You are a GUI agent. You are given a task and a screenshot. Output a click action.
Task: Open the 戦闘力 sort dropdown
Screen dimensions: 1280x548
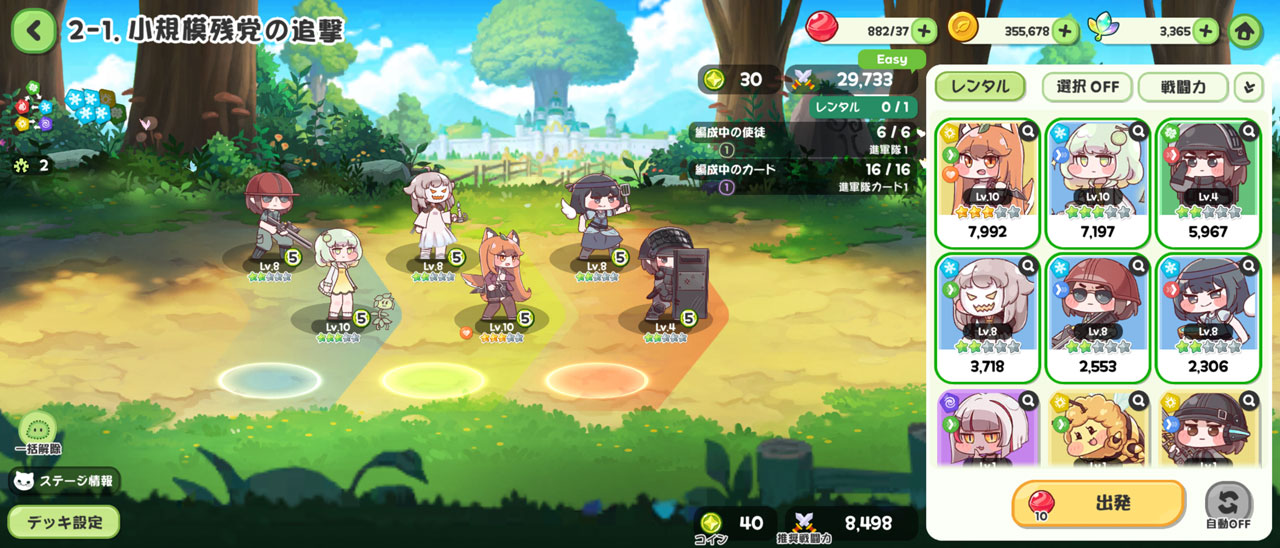coord(1182,86)
